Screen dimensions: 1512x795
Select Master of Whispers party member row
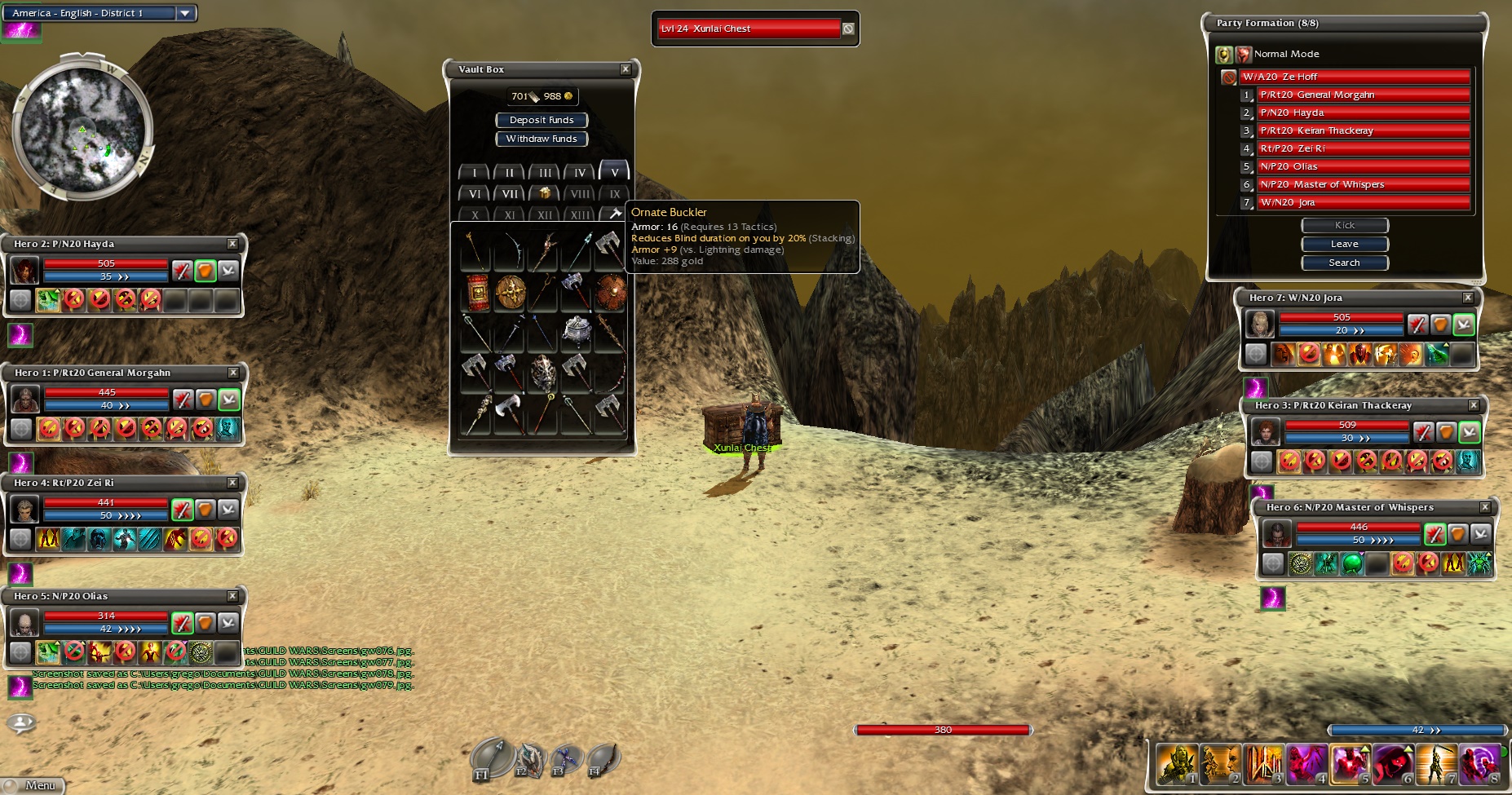click(1362, 184)
